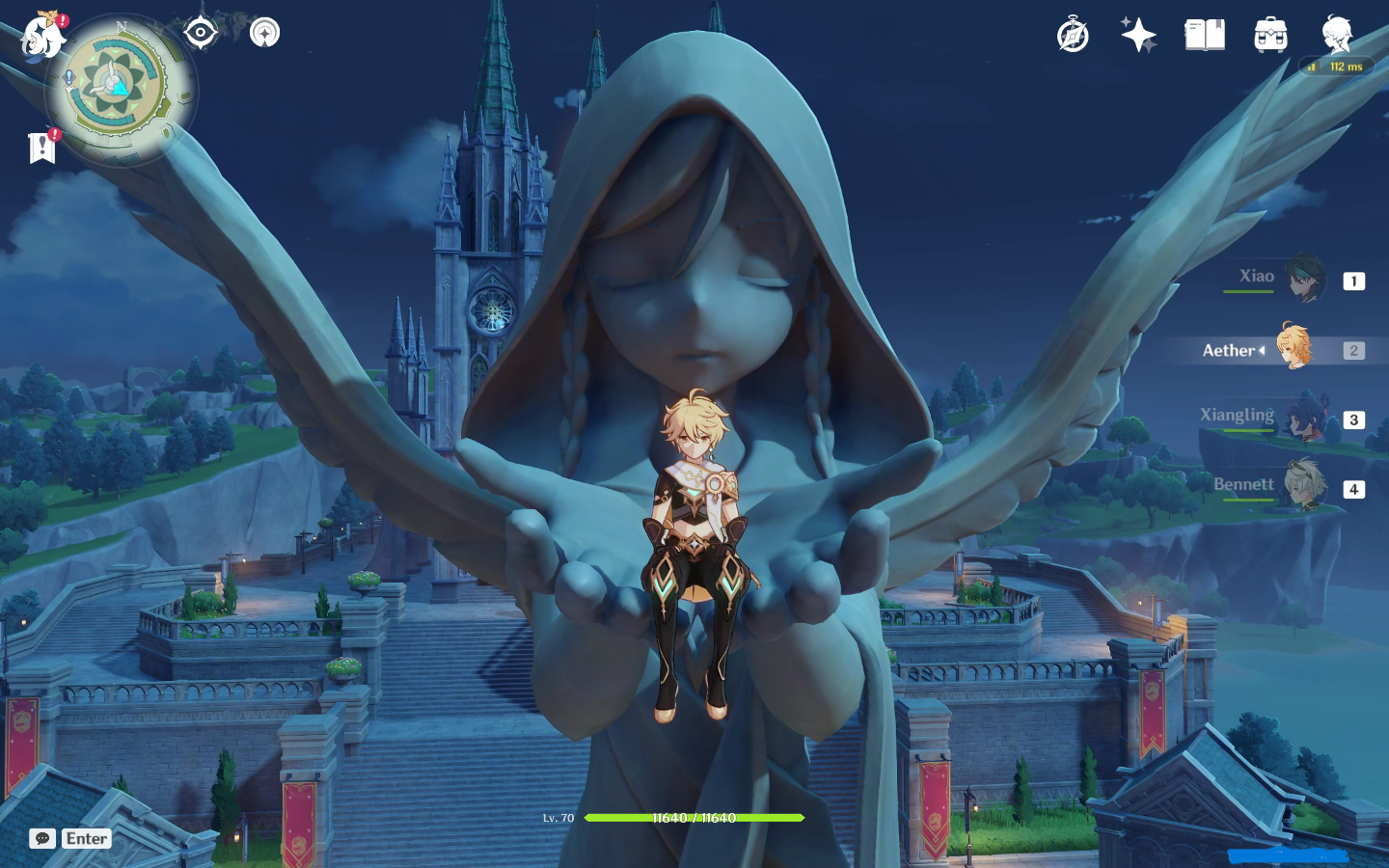Open the Inventory backpack
The image size is (1389, 868).
[1268, 35]
